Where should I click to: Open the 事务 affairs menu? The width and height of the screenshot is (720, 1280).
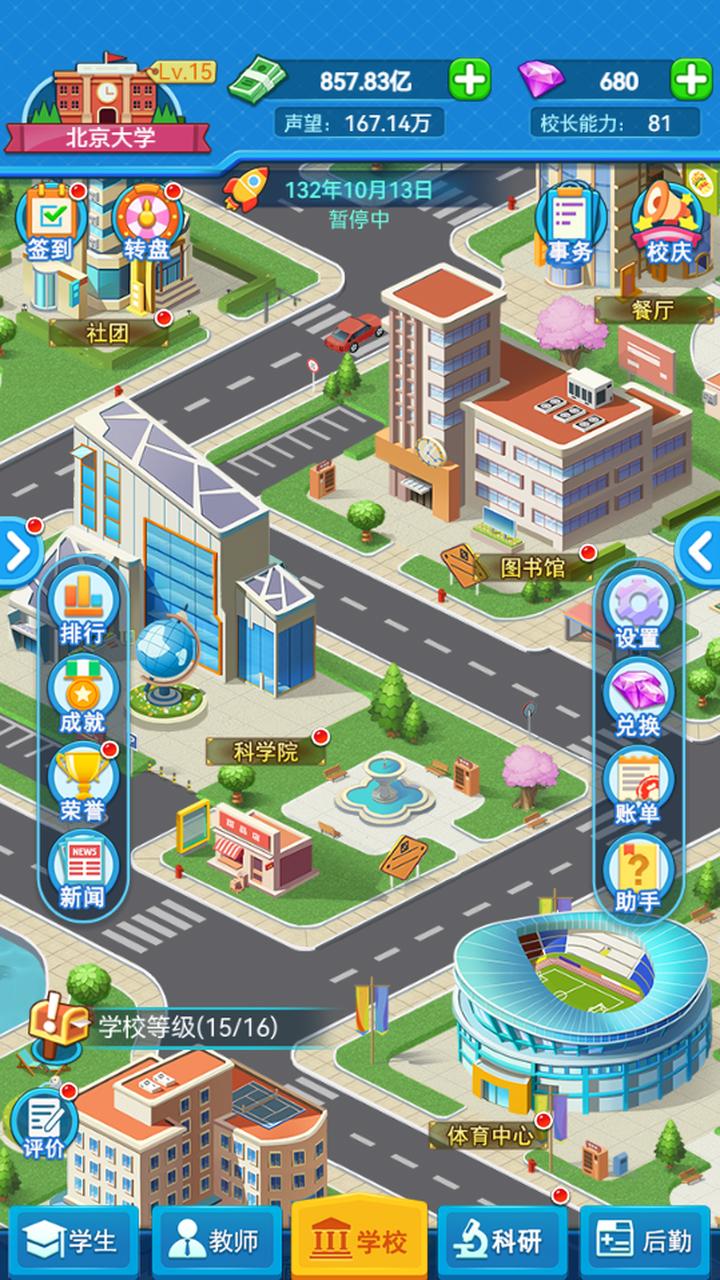[570, 226]
